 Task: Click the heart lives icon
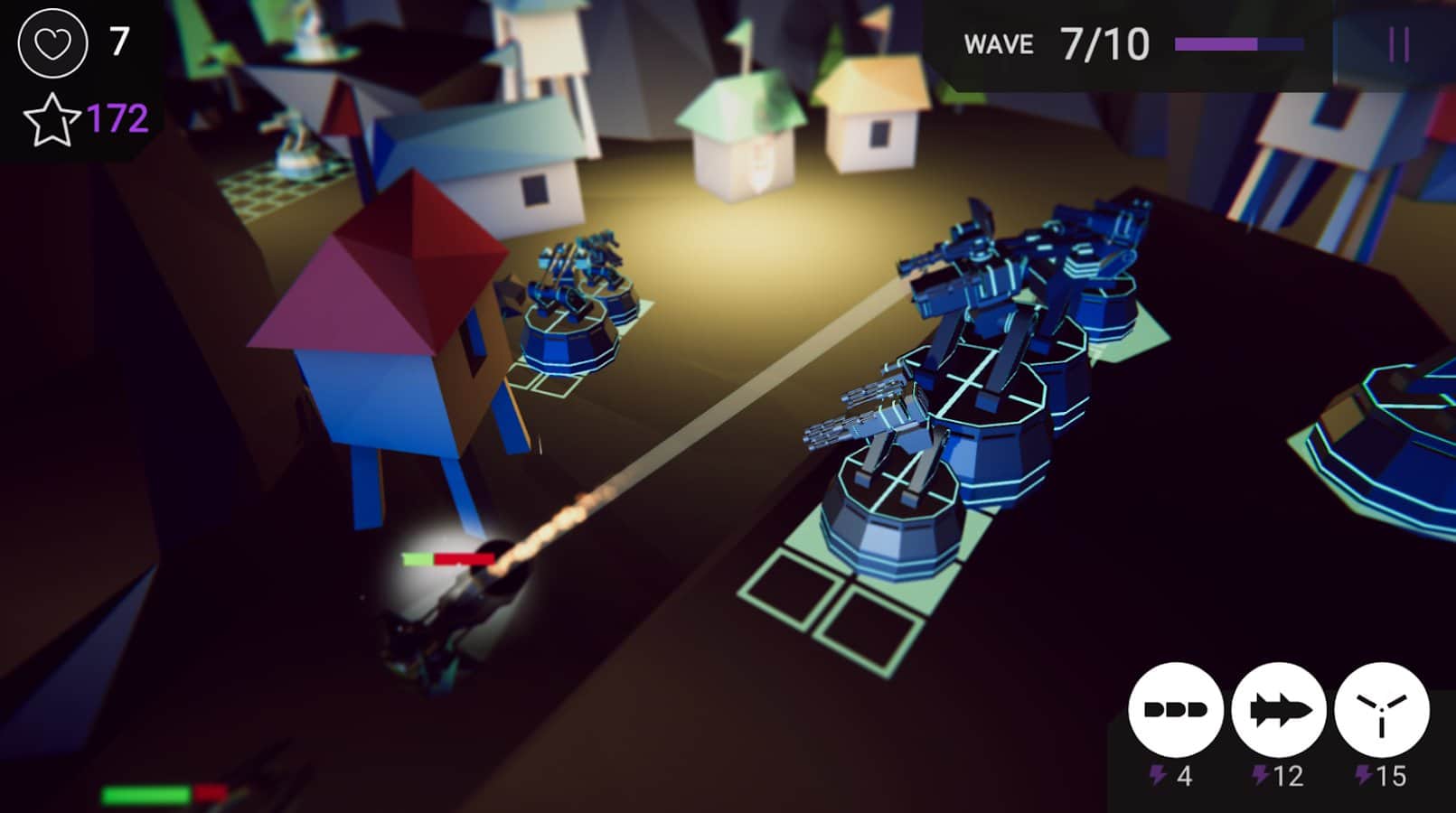click(x=52, y=41)
